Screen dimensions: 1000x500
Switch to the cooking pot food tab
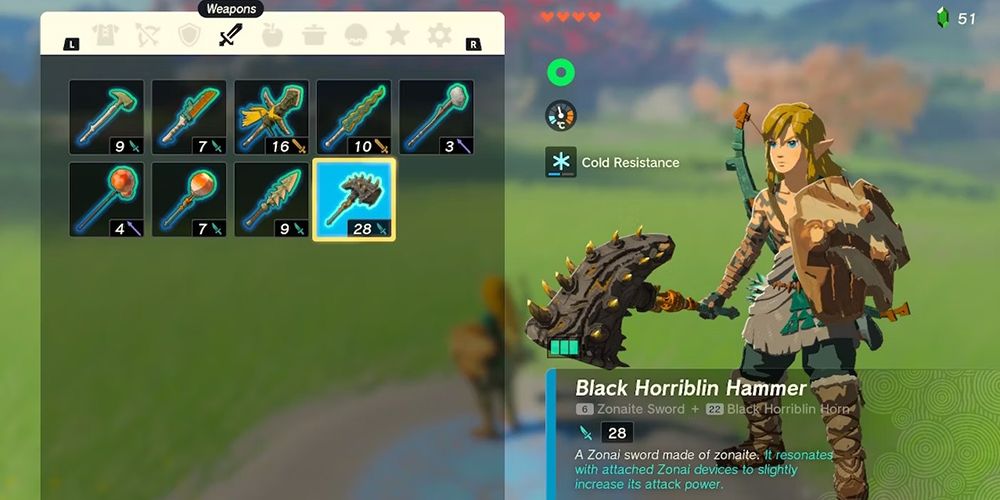click(314, 37)
